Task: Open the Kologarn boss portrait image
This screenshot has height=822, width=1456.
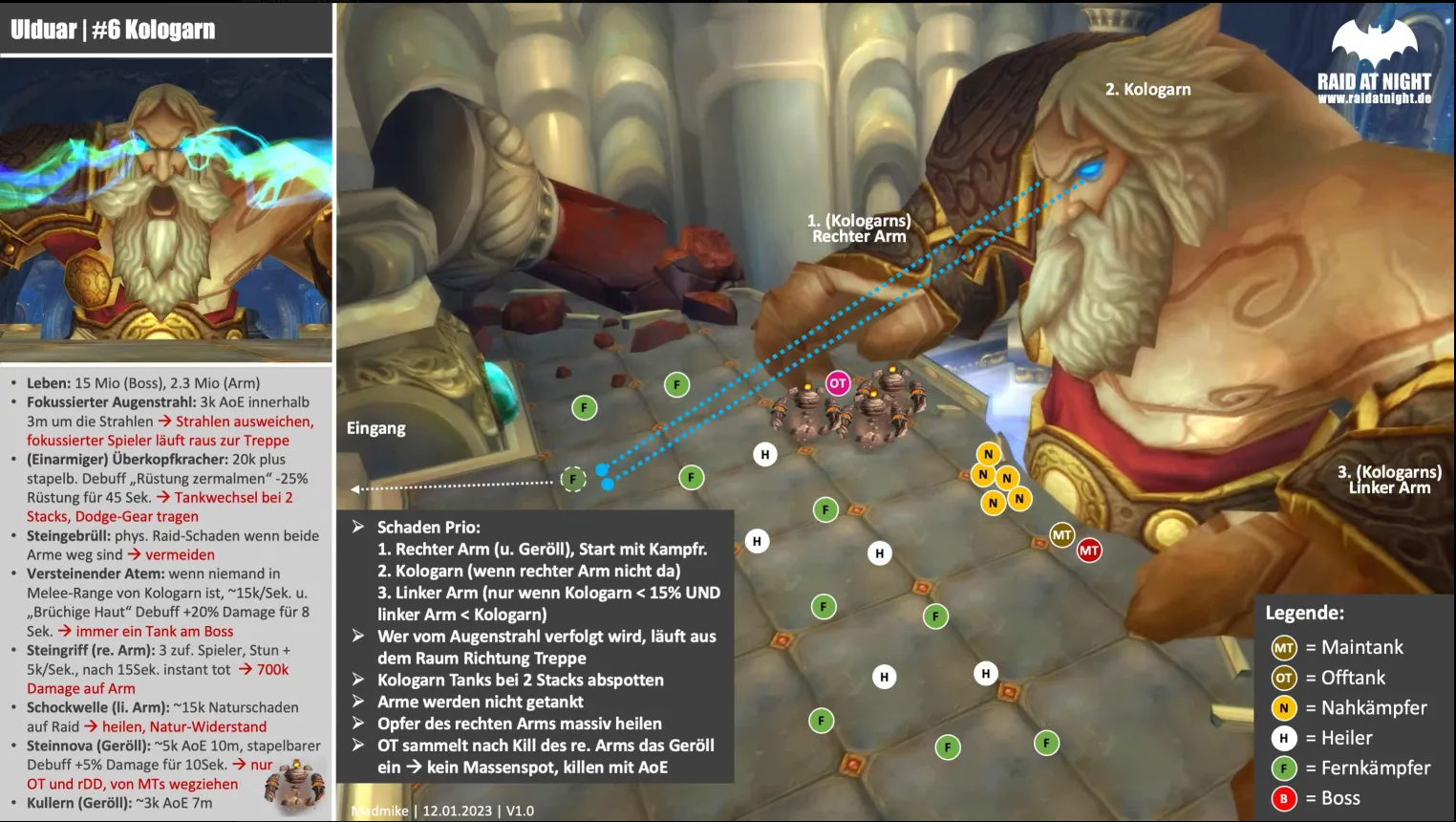Action: [x=166, y=209]
